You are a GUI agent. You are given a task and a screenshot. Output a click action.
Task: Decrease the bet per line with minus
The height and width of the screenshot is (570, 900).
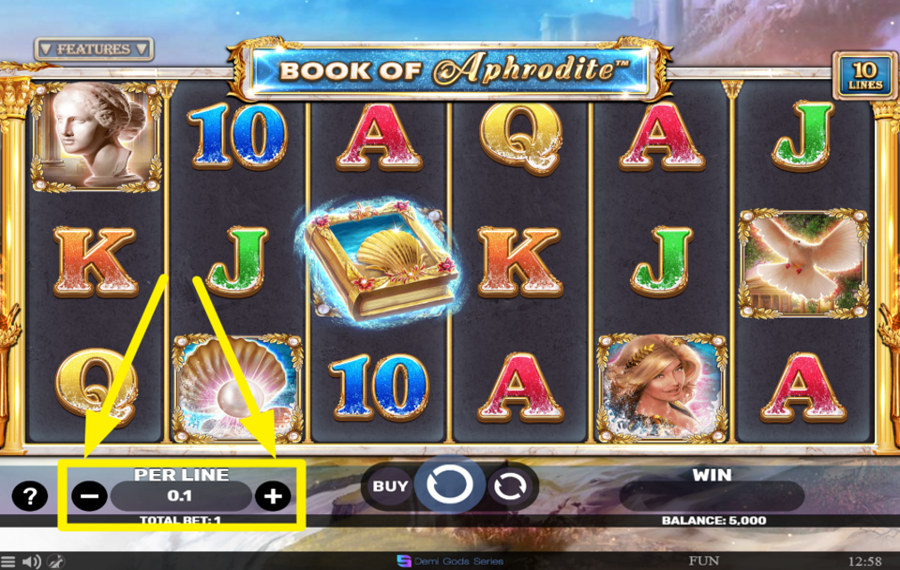90,496
